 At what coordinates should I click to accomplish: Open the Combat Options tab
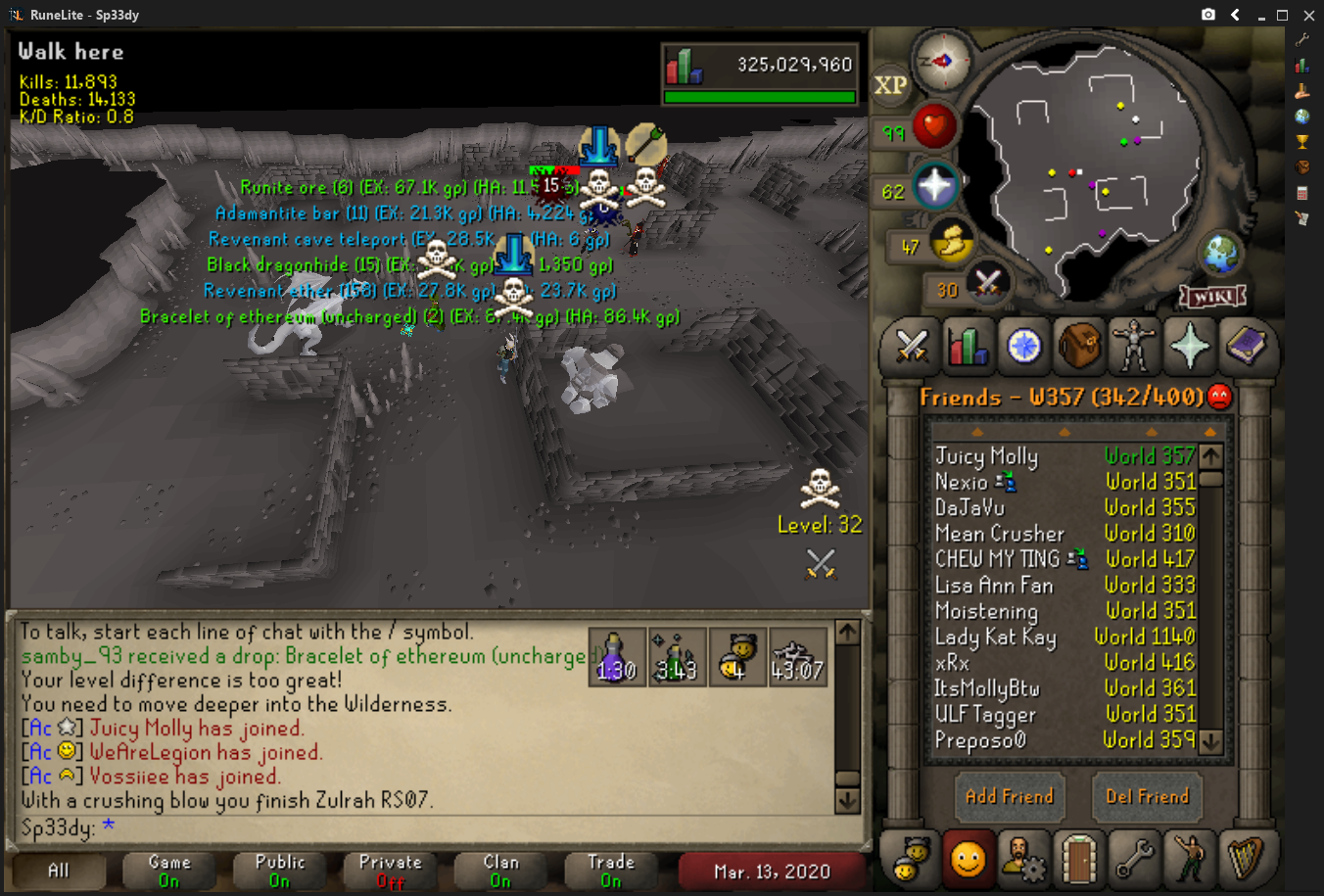coord(911,346)
